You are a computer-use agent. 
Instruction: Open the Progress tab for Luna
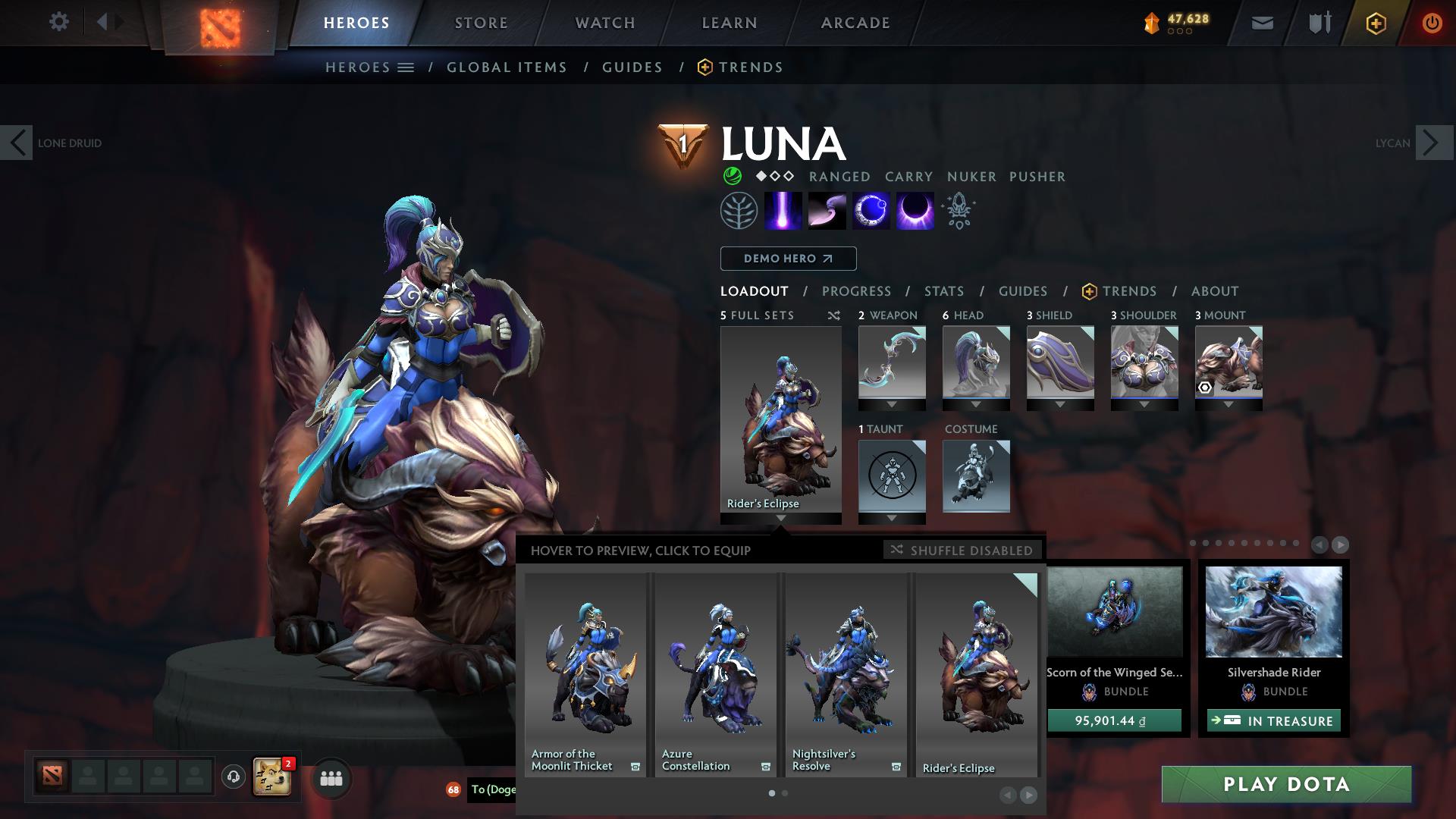(x=856, y=291)
